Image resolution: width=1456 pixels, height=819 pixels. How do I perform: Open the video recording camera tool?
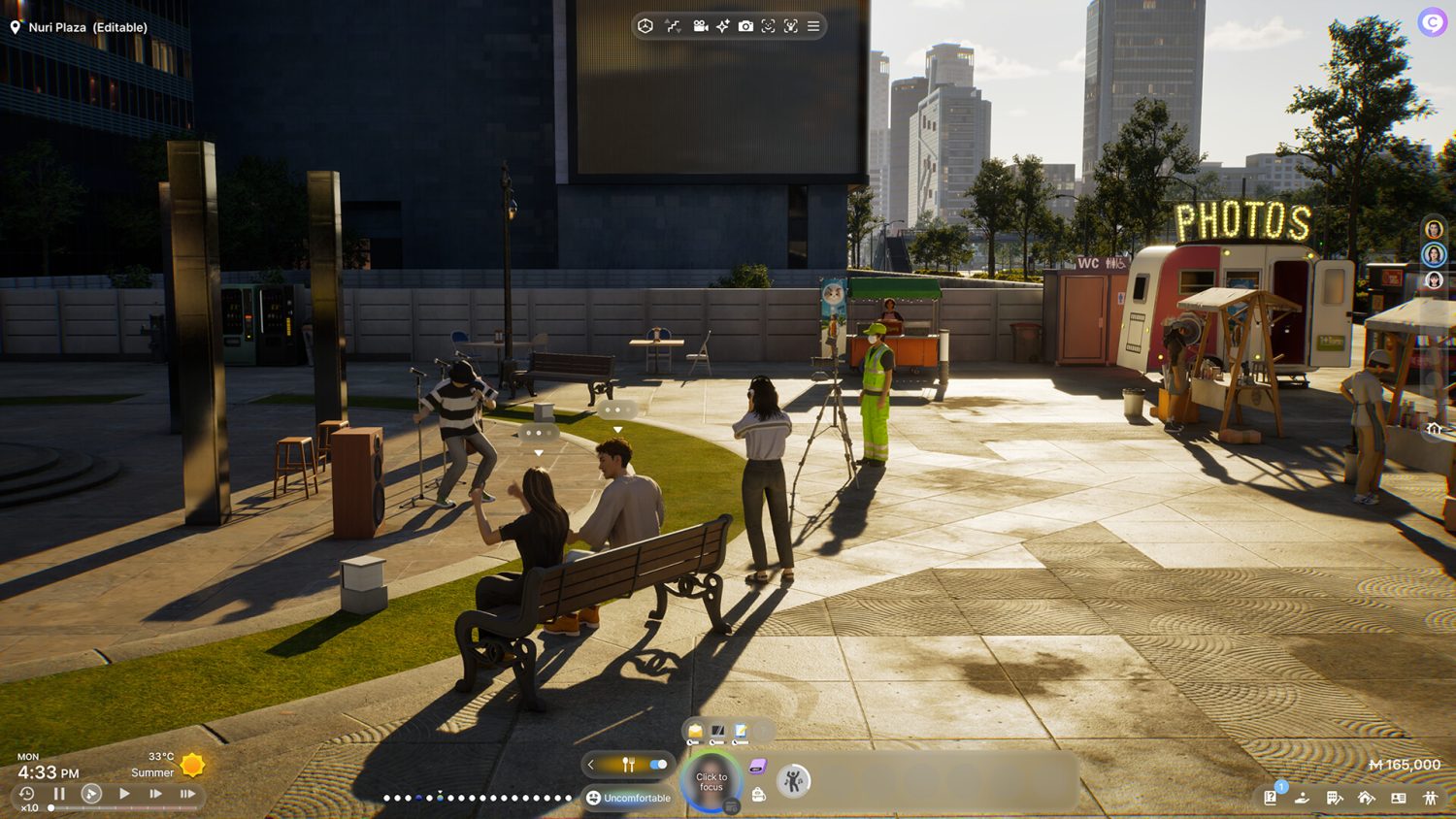699,26
